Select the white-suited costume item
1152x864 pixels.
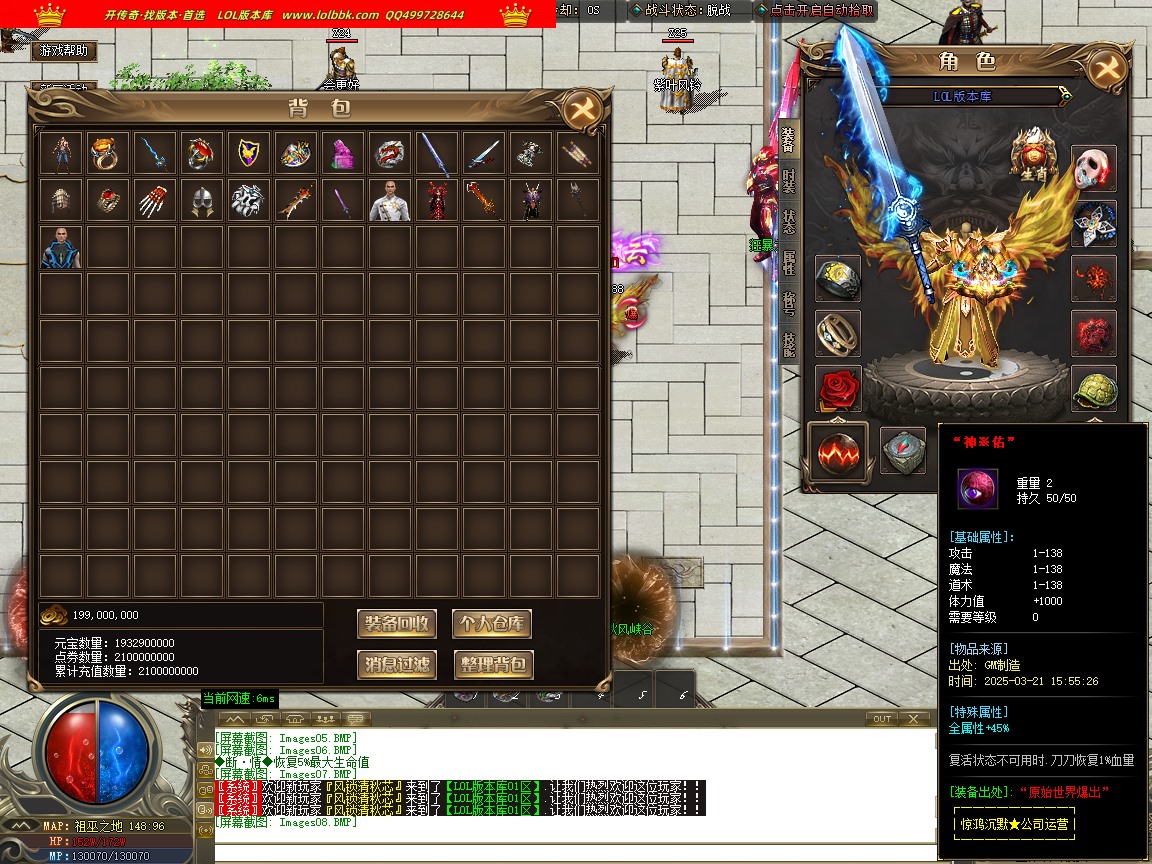pos(389,200)
